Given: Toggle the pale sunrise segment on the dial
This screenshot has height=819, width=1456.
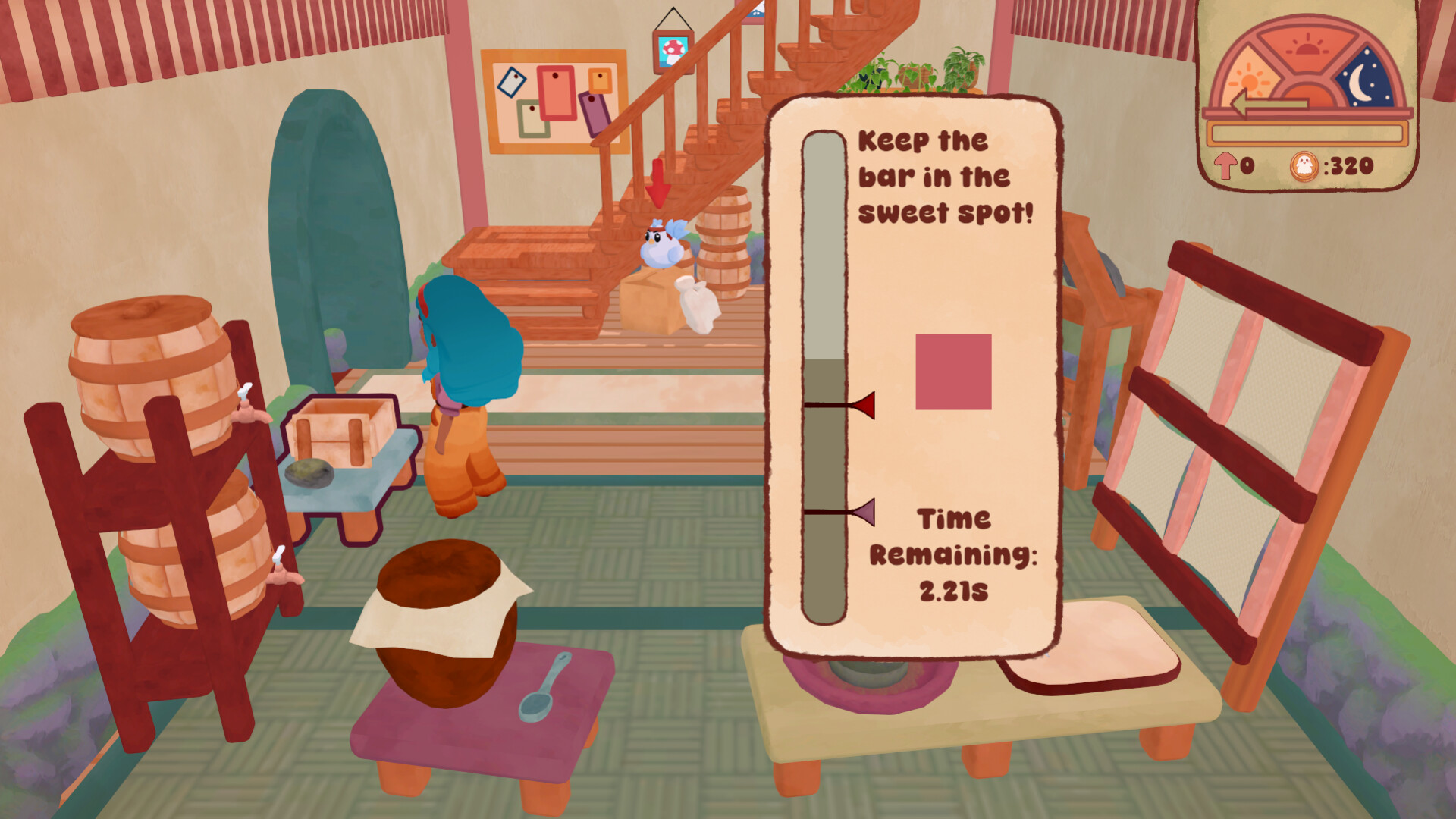Looking at the screenshot, I should click(x=1249, y=80).
